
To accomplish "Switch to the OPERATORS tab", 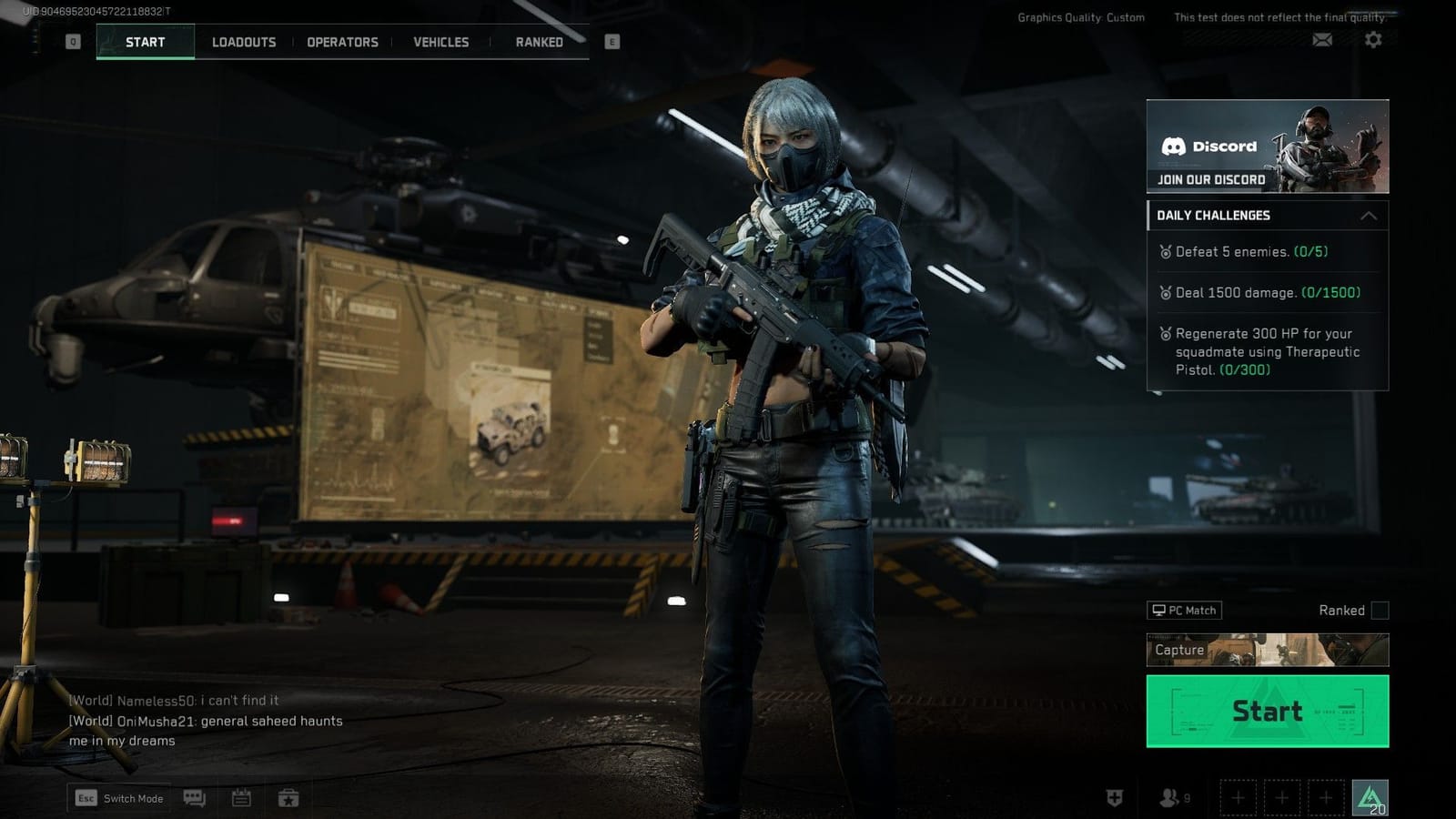I will (x=342, y=42).
